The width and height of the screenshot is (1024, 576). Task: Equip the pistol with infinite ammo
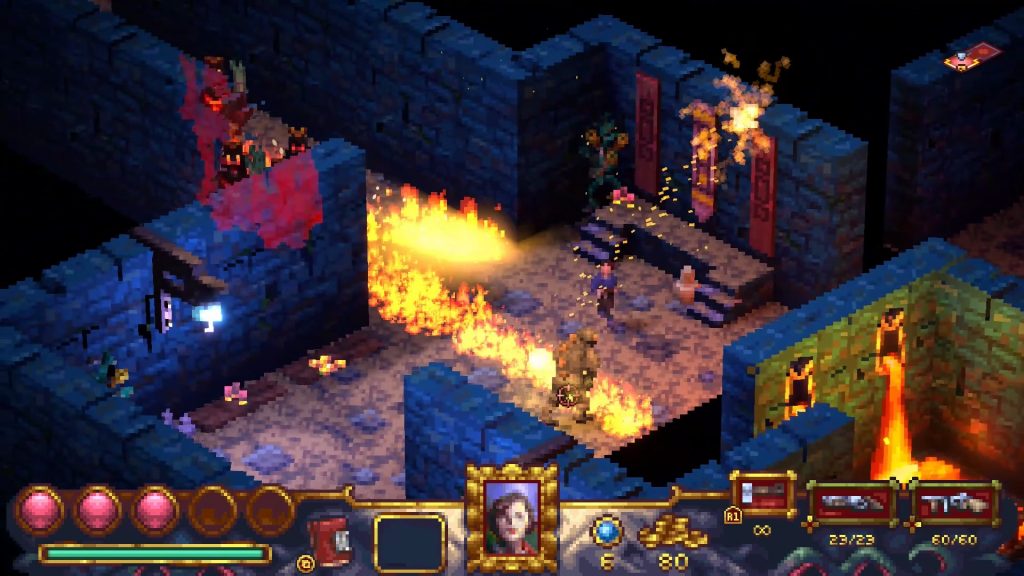(x=764, y=494)
